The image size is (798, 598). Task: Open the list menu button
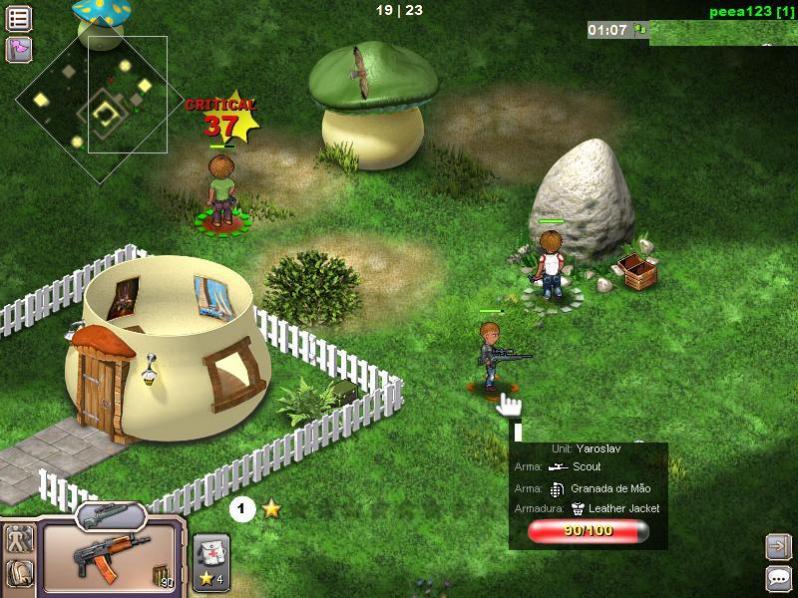tap(19, 17)
